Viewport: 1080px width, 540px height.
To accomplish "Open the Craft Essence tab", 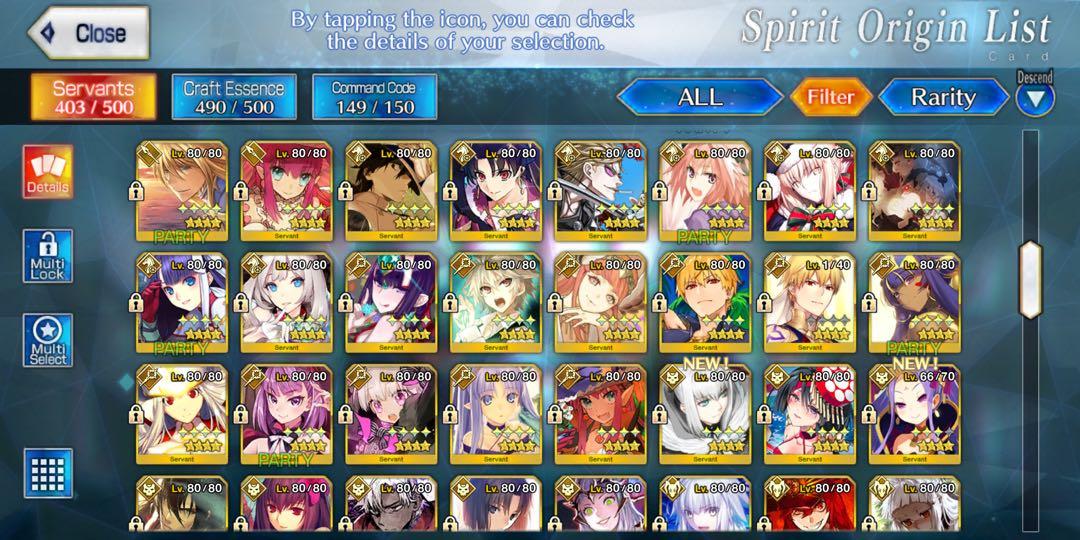I will click(234, 97).
